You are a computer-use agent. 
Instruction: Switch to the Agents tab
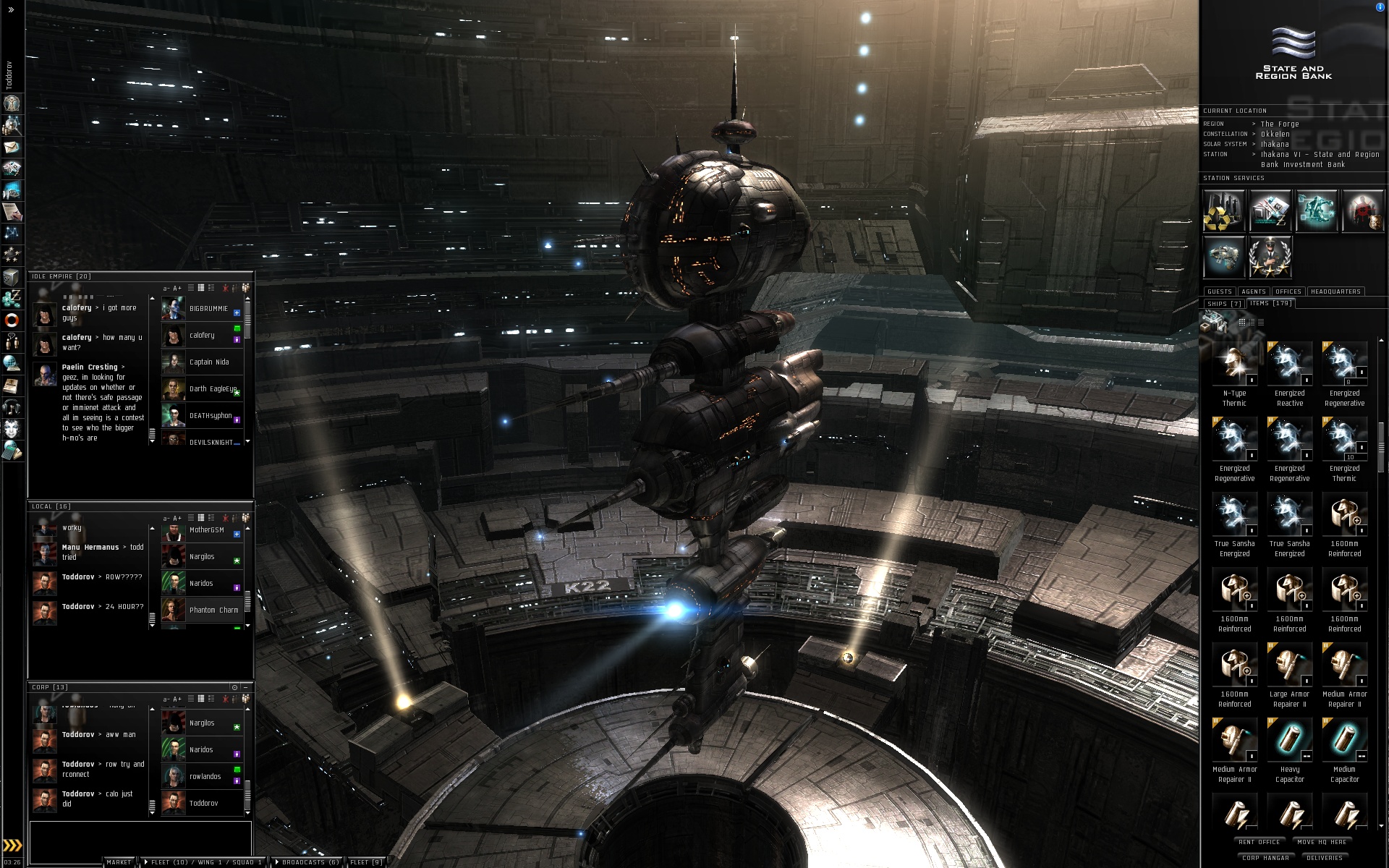click(1253, 292)
